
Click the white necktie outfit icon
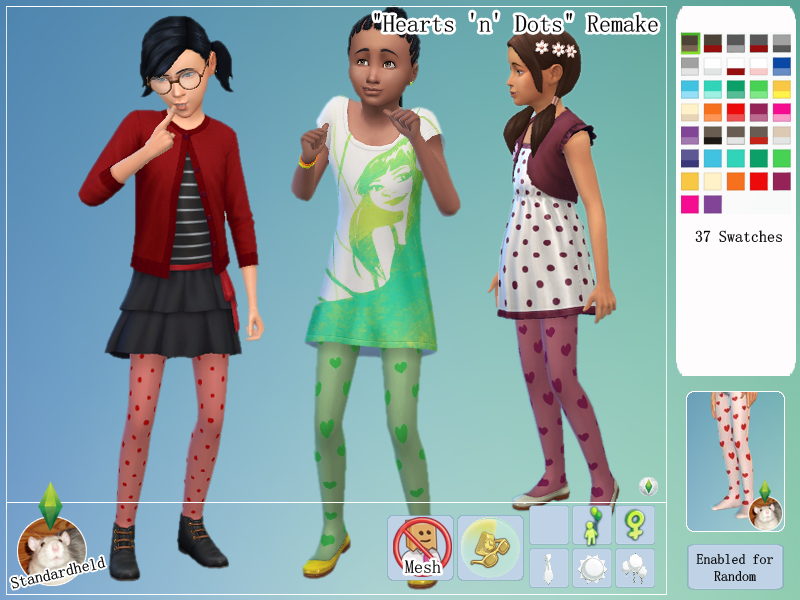(549, 568)
